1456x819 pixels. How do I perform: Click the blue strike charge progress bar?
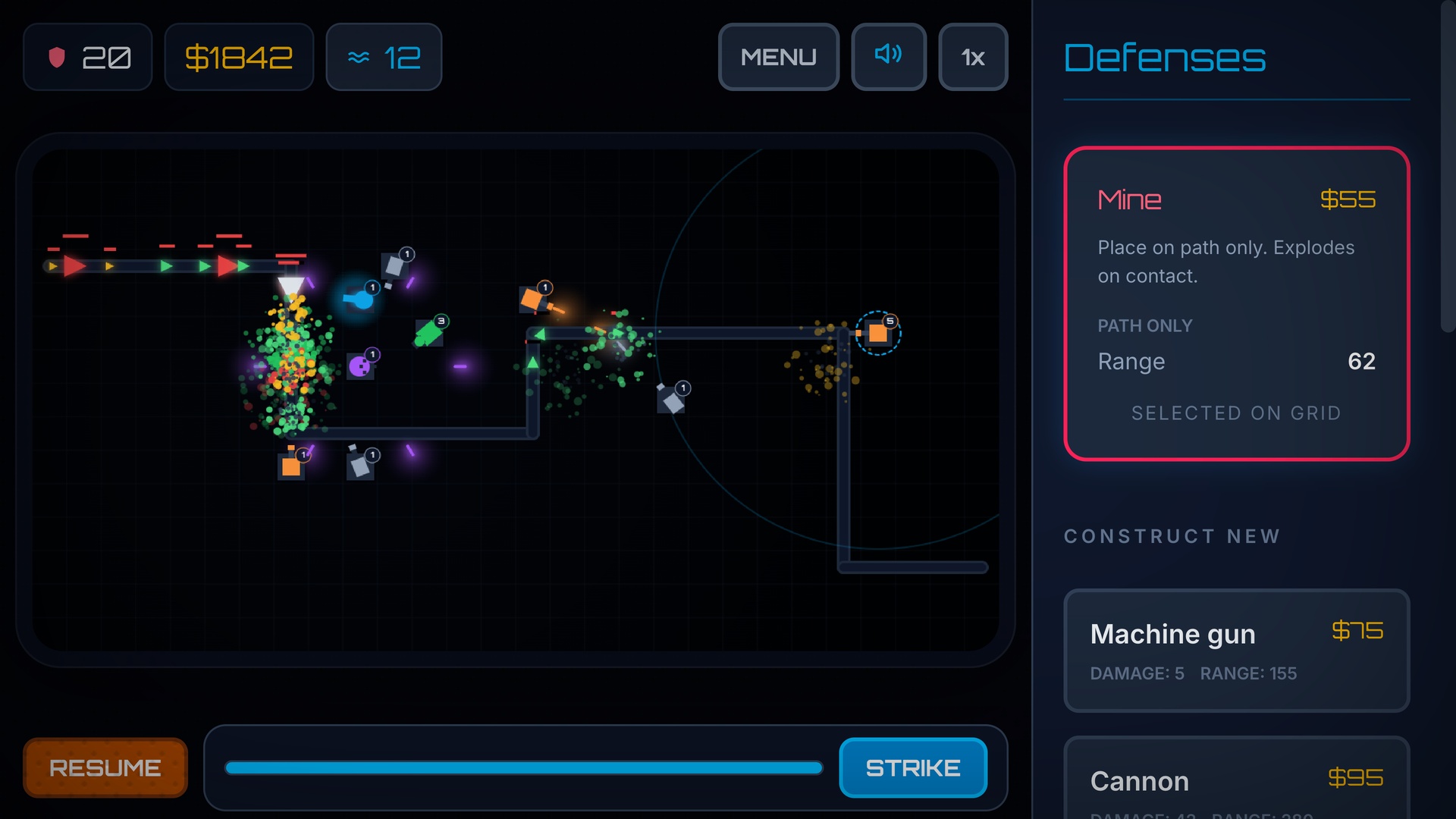tap(523, 767)
